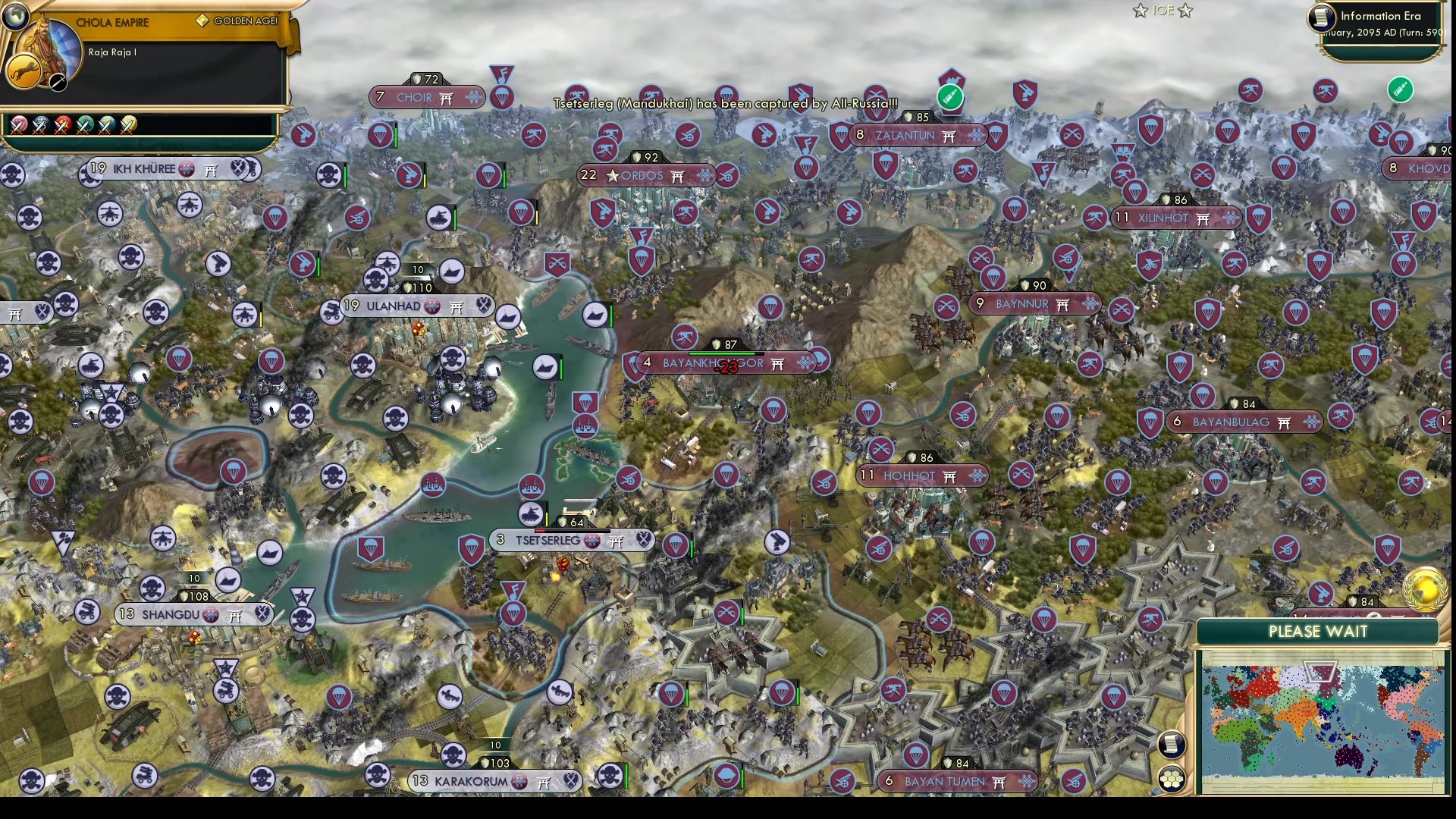The height and width of the screenshot is (819, 1456).
Task: Toggle strategic view with the hexagon icon
Action: click(x=1171, y=779)
